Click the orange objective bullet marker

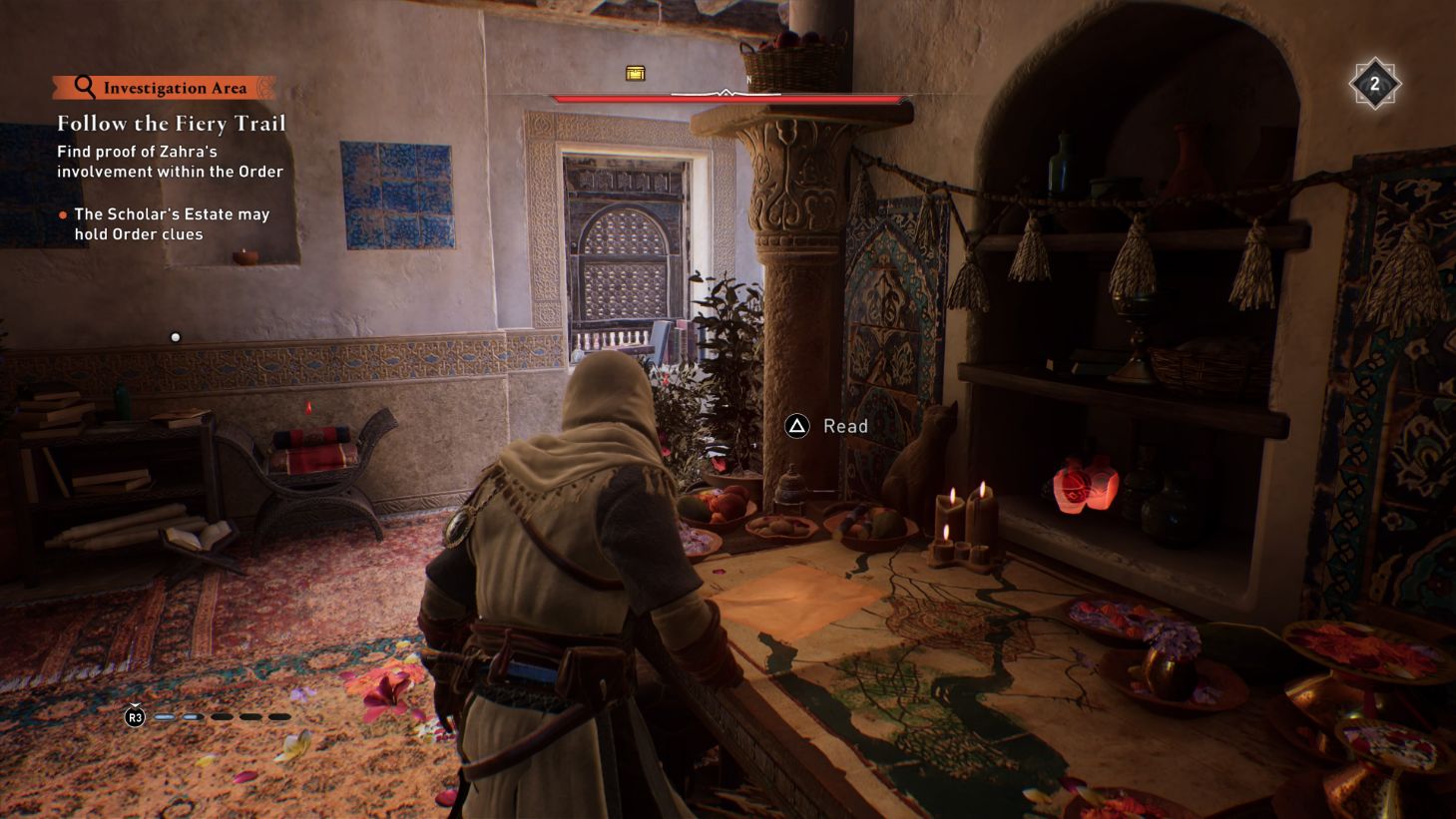click(x=63, y=213)
